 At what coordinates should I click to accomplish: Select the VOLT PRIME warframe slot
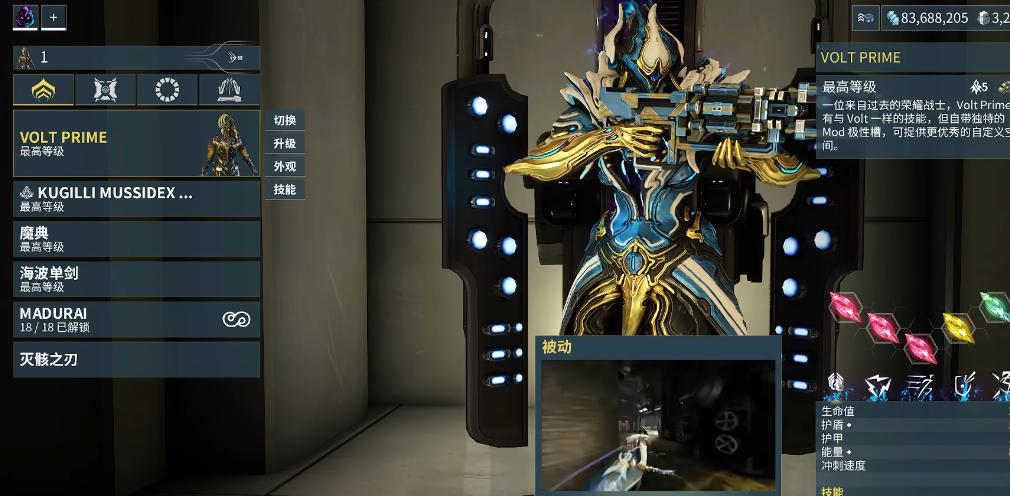click(136, 143)
